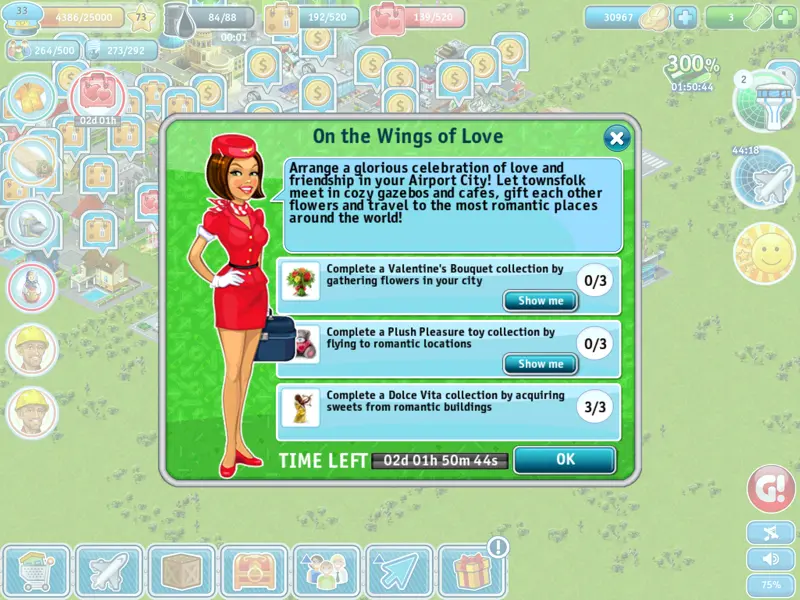
Task: Select the matryoshka doll quest icon
Action: pos(31,286)
